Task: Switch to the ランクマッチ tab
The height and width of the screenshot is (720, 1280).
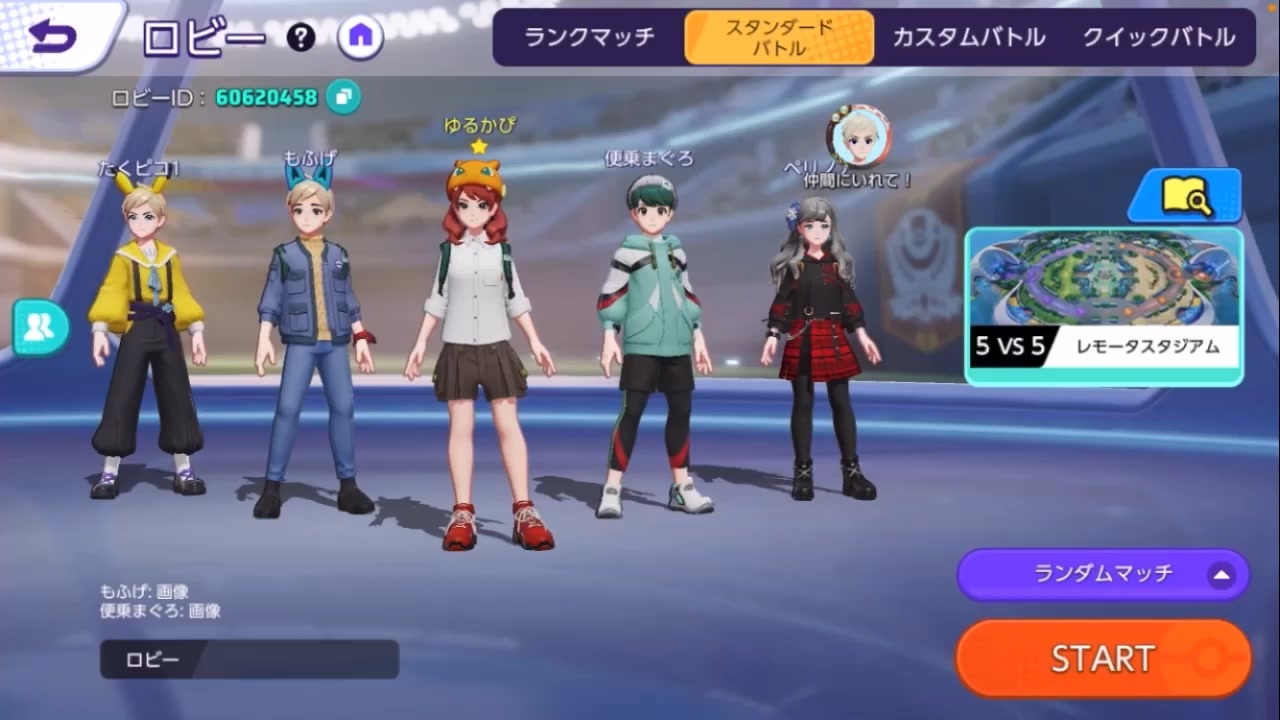Action: coord(587,37)
